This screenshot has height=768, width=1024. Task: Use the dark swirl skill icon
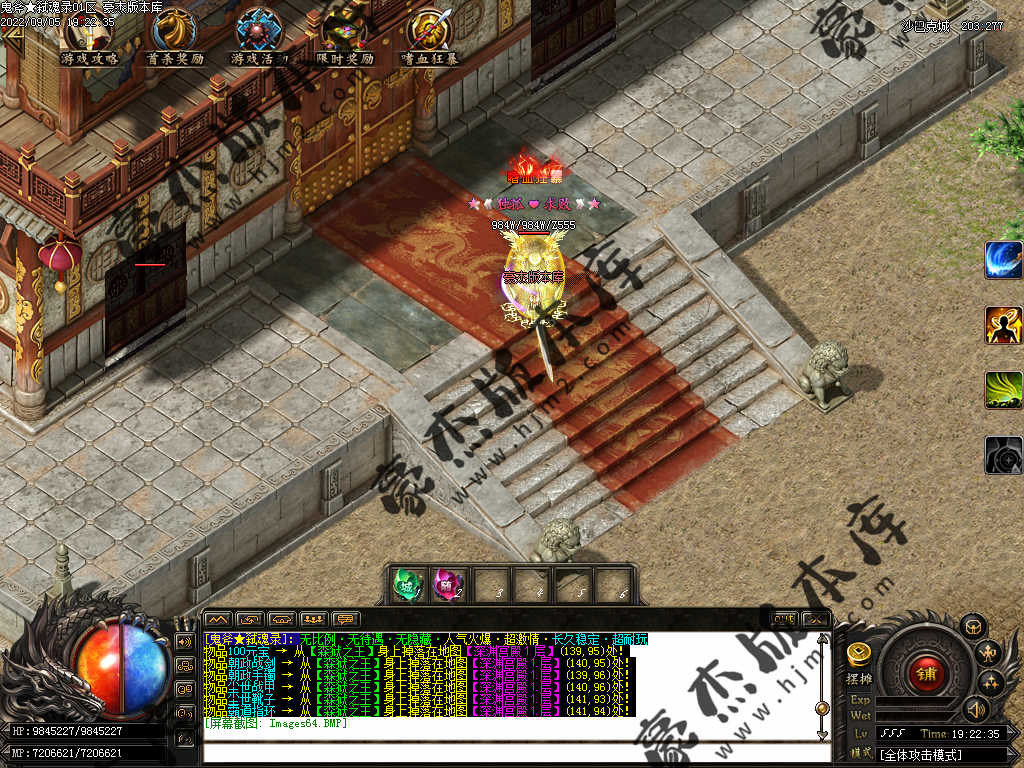pos(1003,455)
